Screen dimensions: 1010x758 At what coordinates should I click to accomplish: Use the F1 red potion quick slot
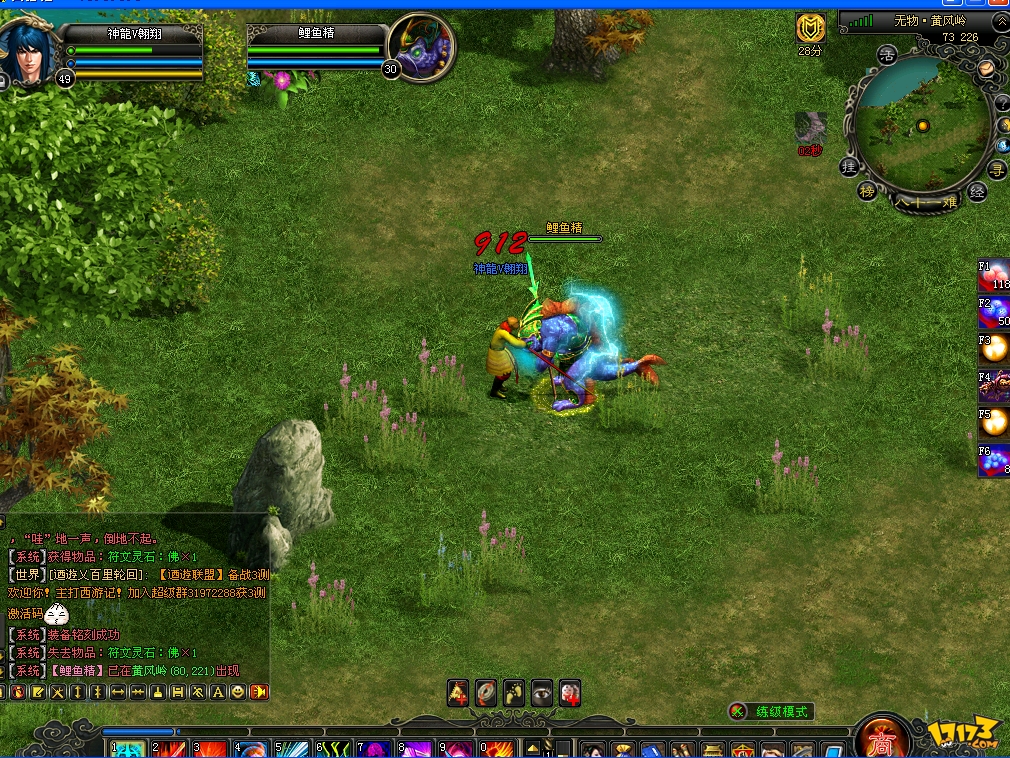[994, 276]
